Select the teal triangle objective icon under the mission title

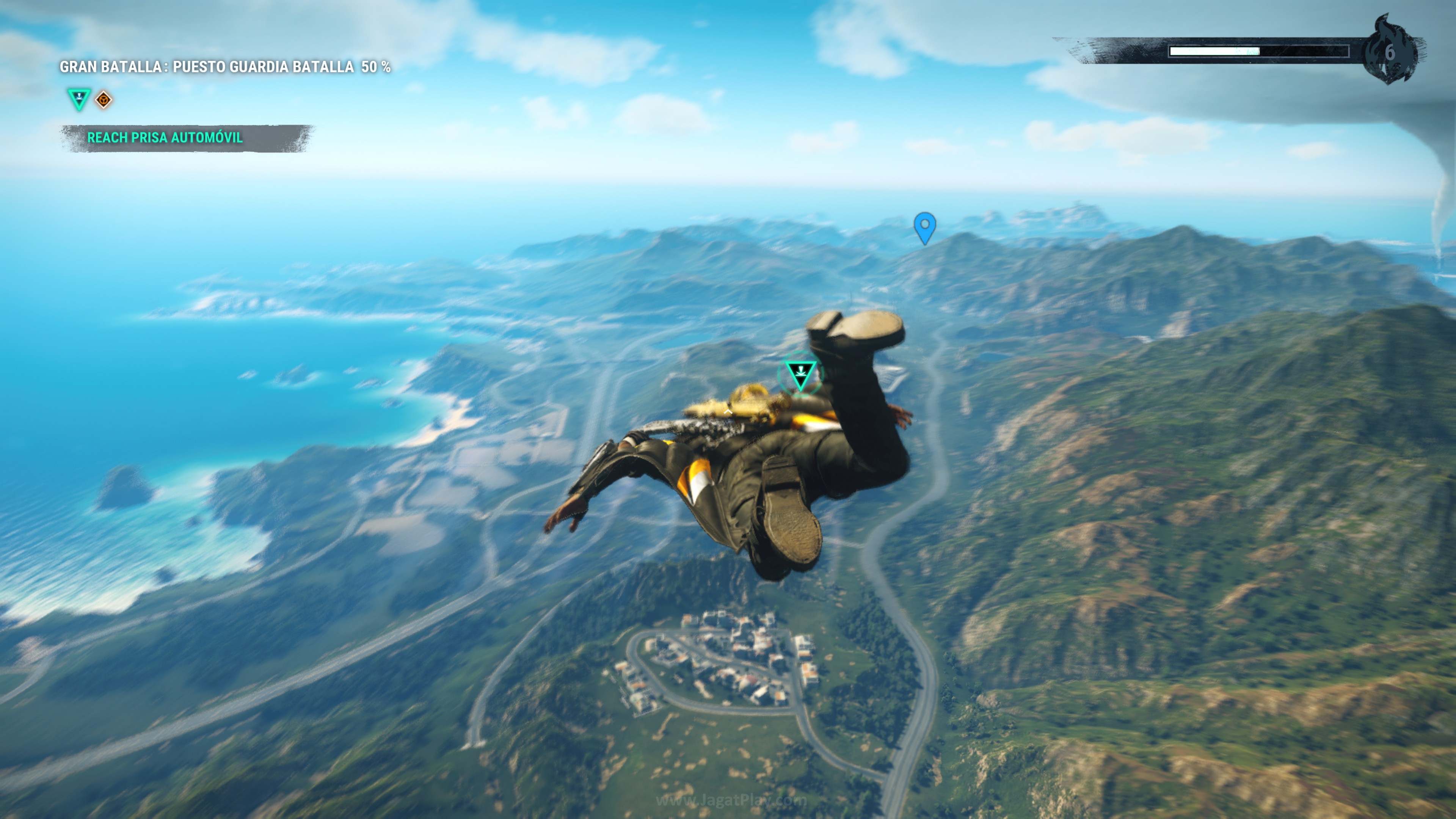(79, 98)
